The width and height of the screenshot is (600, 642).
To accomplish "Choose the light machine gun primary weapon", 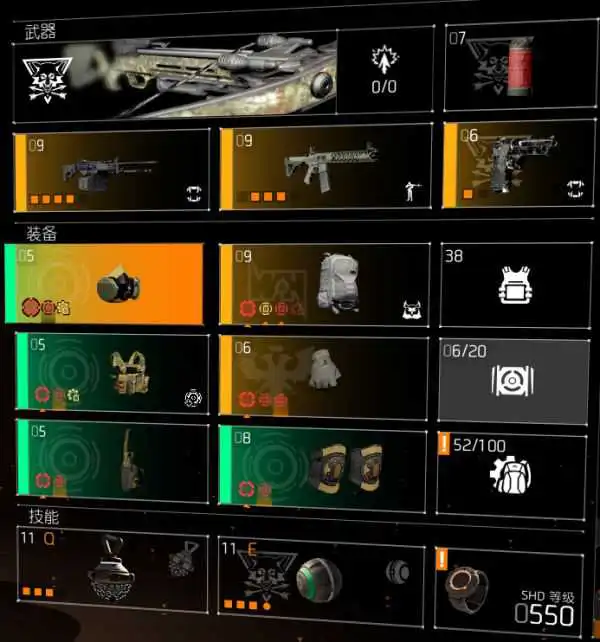I will coord(112,170).
